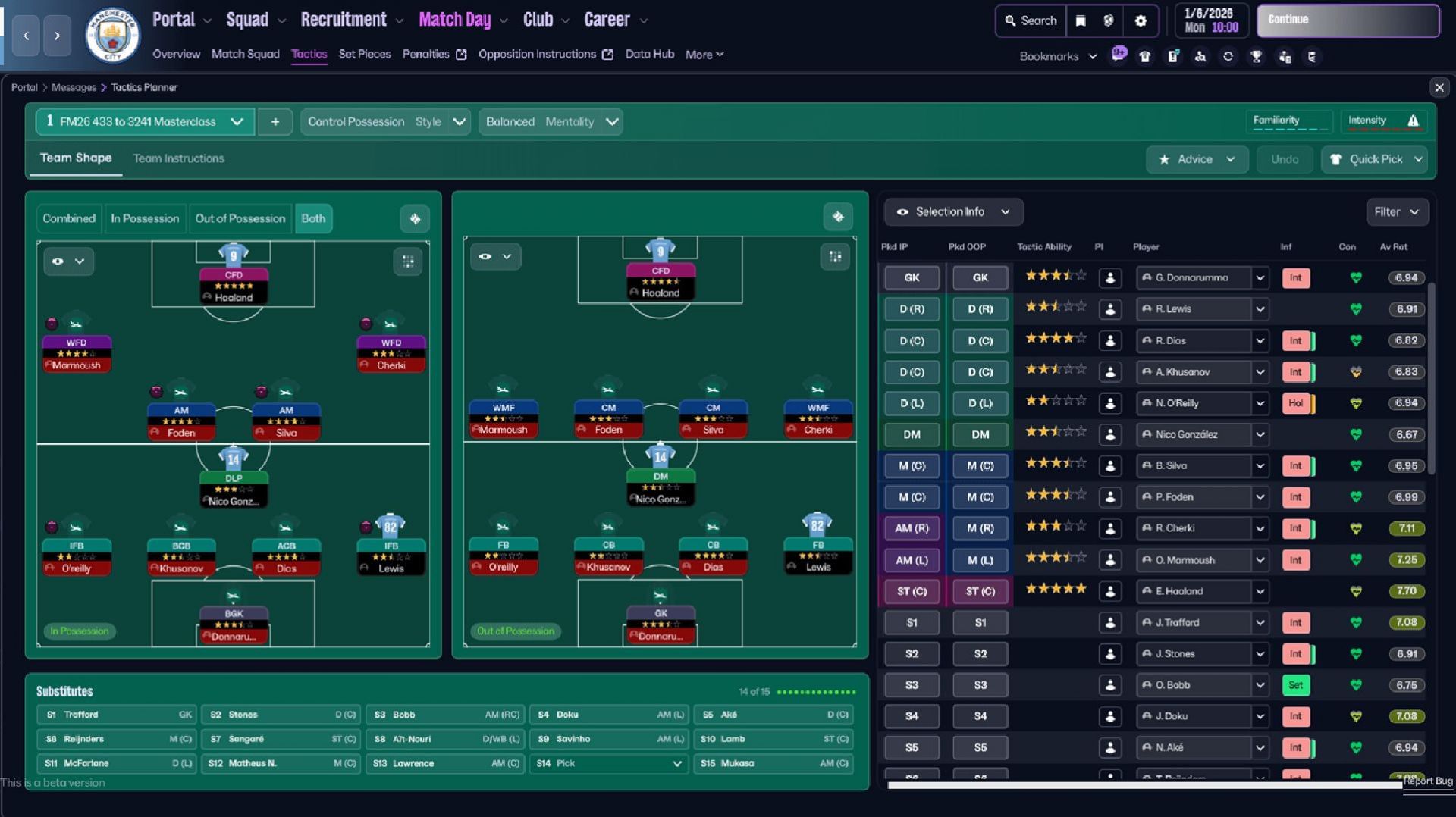Click the Intensity warning indicator bar

pyautogui.click(x=1383, y=121)
